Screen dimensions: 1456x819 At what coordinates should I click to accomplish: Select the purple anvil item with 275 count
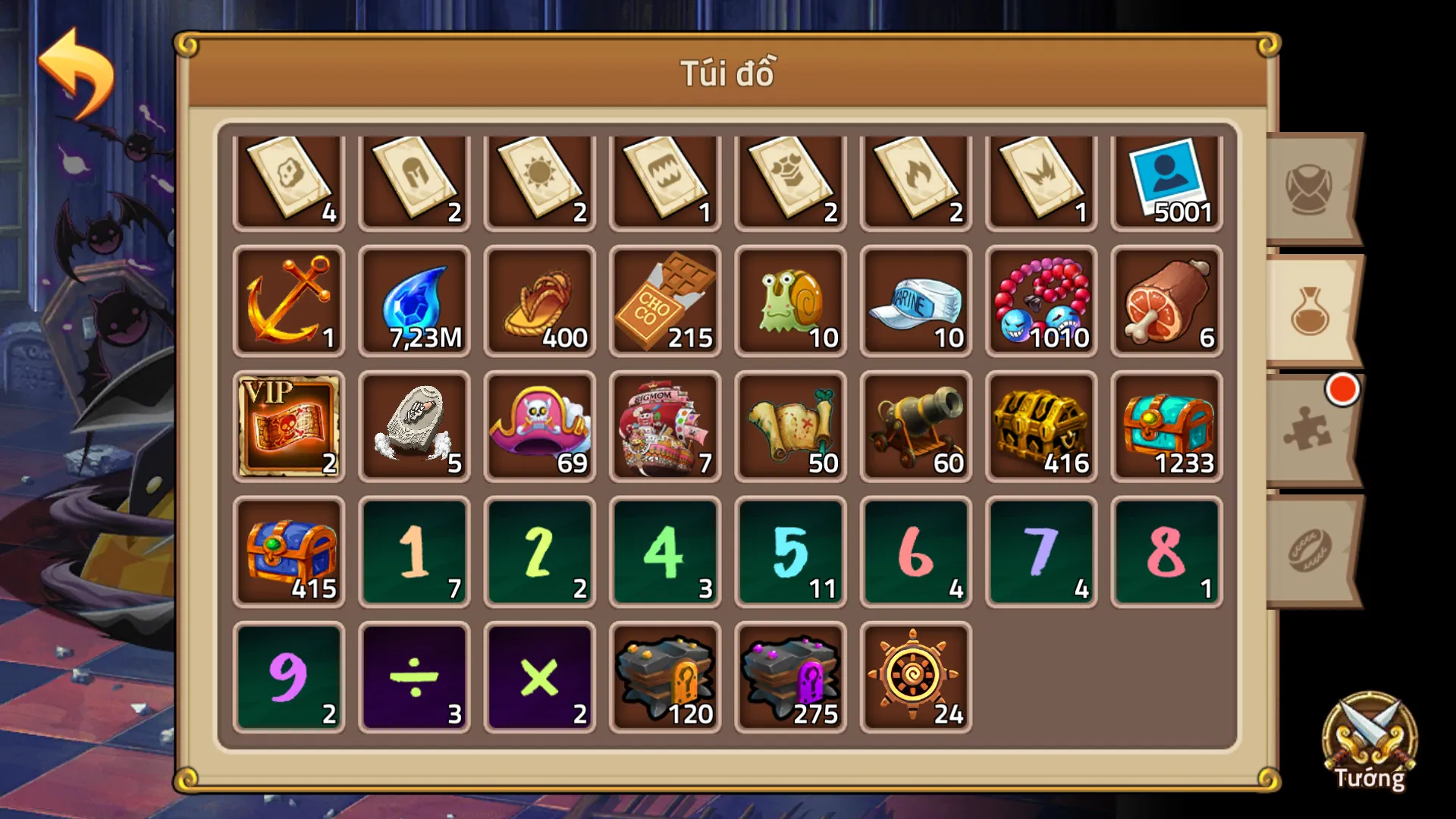(x=790, y=675)
